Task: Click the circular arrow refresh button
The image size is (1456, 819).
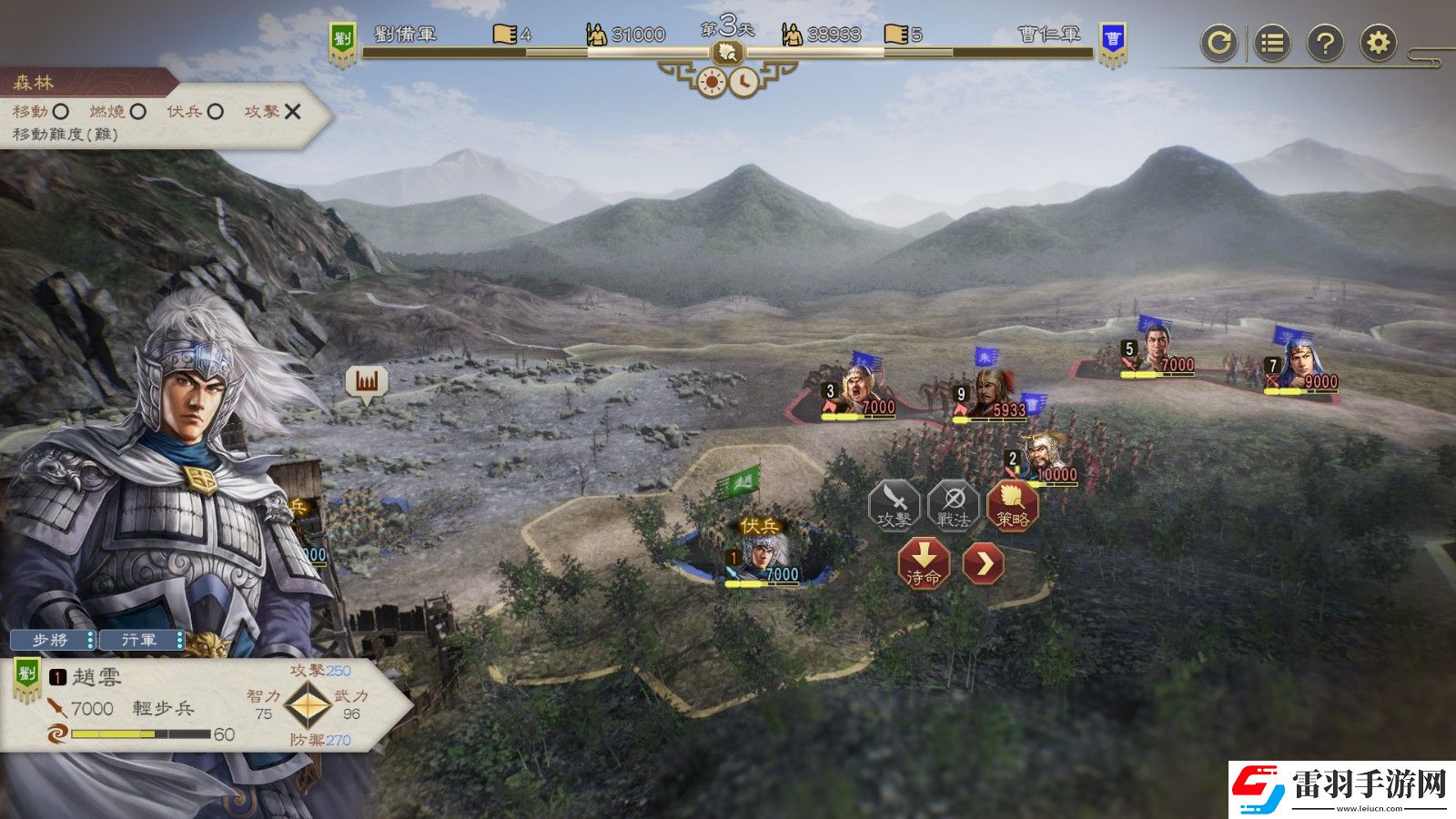Action: pos(1218,43)
